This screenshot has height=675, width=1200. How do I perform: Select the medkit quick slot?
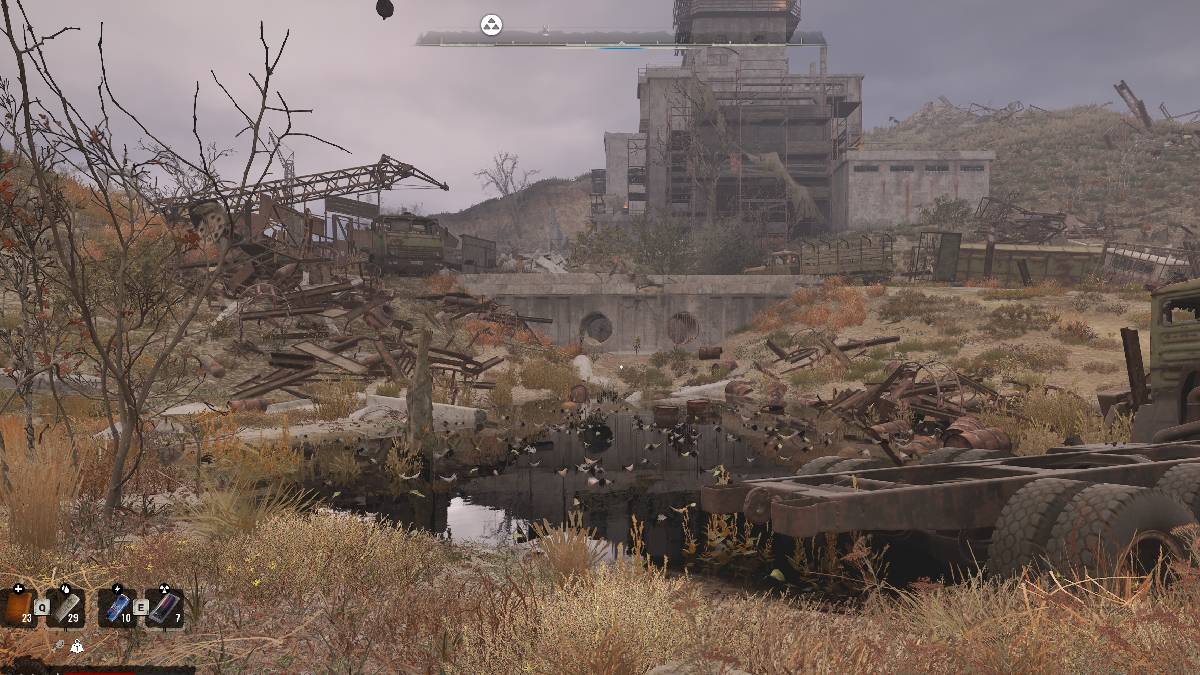point(18,606)
